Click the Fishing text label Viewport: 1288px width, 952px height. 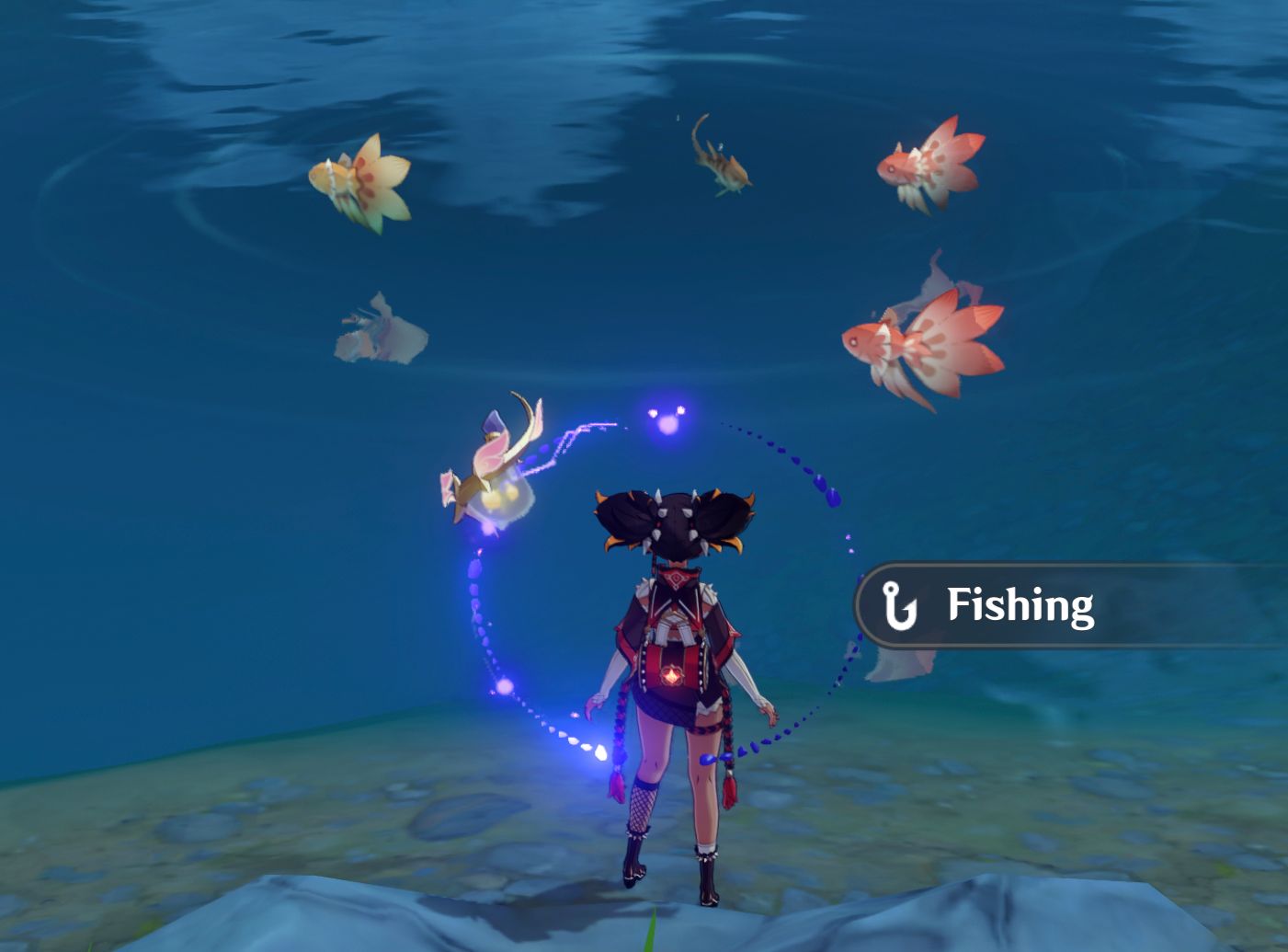[x=1020, y=605]
